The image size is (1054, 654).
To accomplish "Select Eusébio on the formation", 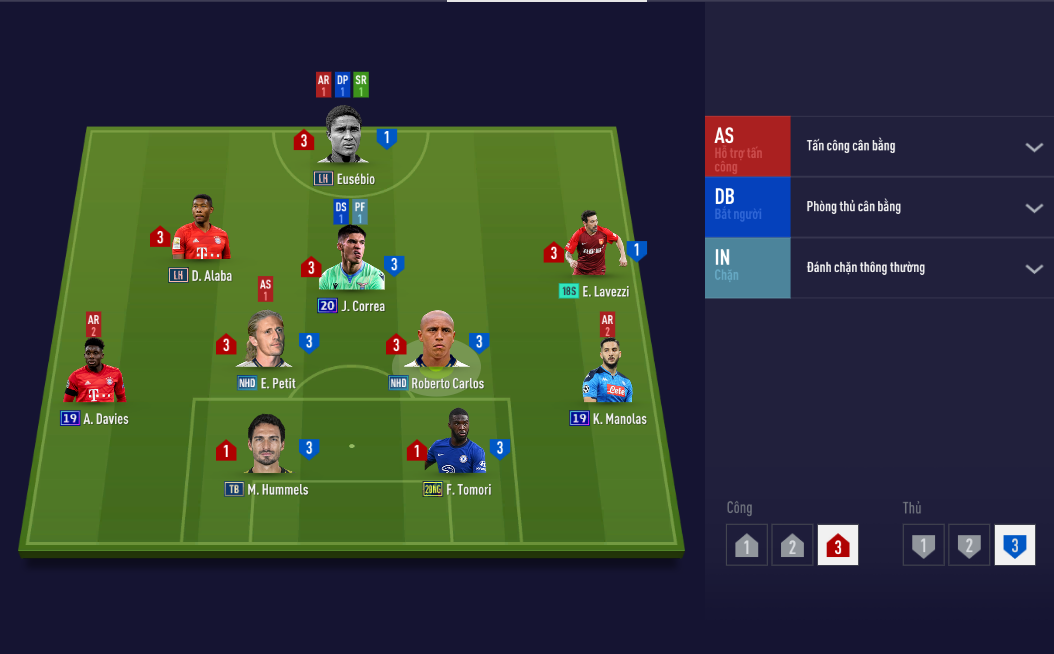I will 344,136.
